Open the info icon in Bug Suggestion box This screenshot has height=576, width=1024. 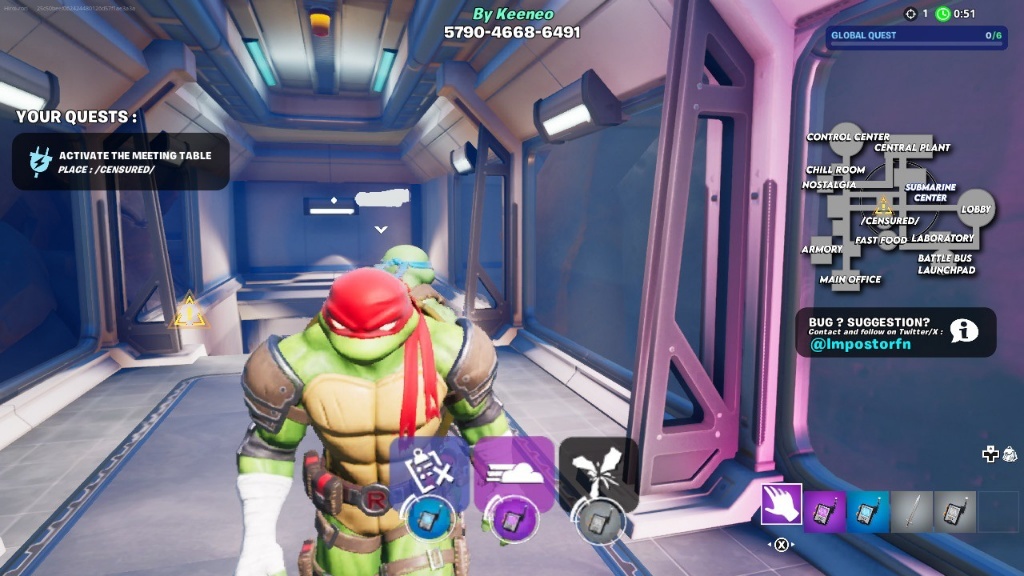(x=964, y=331)
